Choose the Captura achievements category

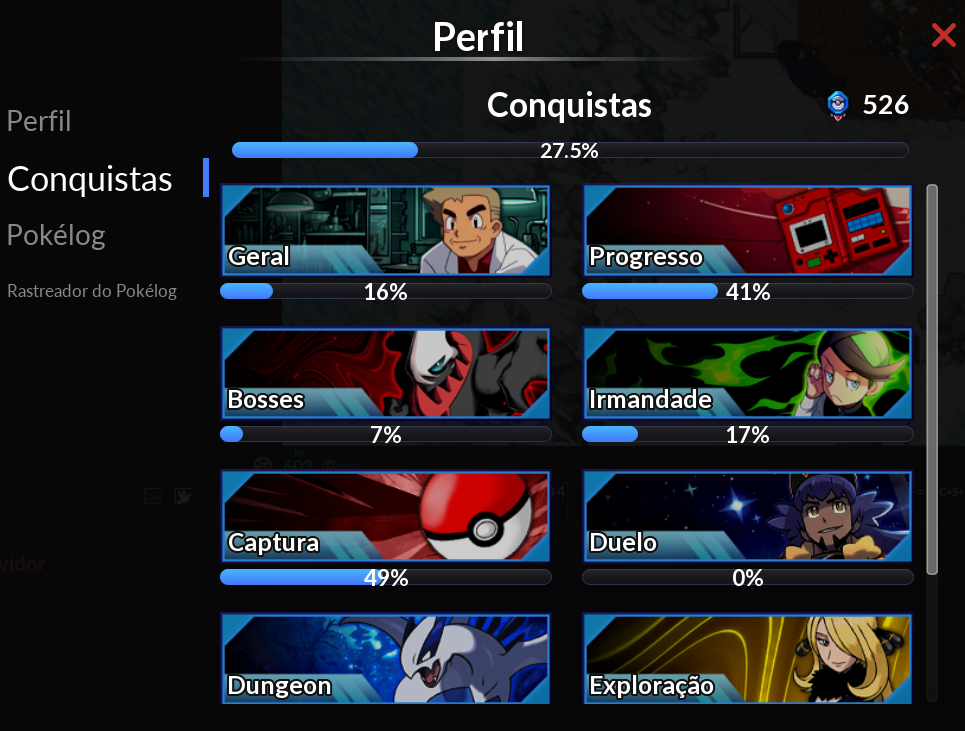pyautogui.click(x=385, y=516)
